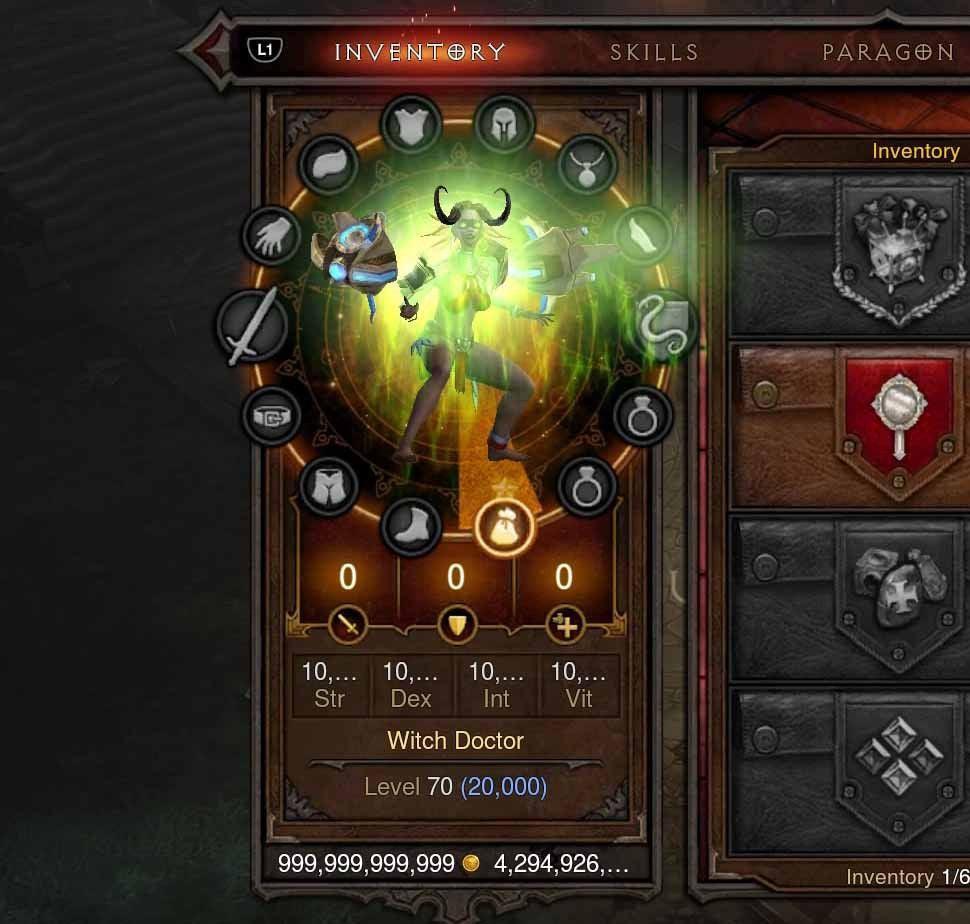Screen dimensions: 970x924
Task: Show the shield toughness stat details
Action: tap(456, 627)
